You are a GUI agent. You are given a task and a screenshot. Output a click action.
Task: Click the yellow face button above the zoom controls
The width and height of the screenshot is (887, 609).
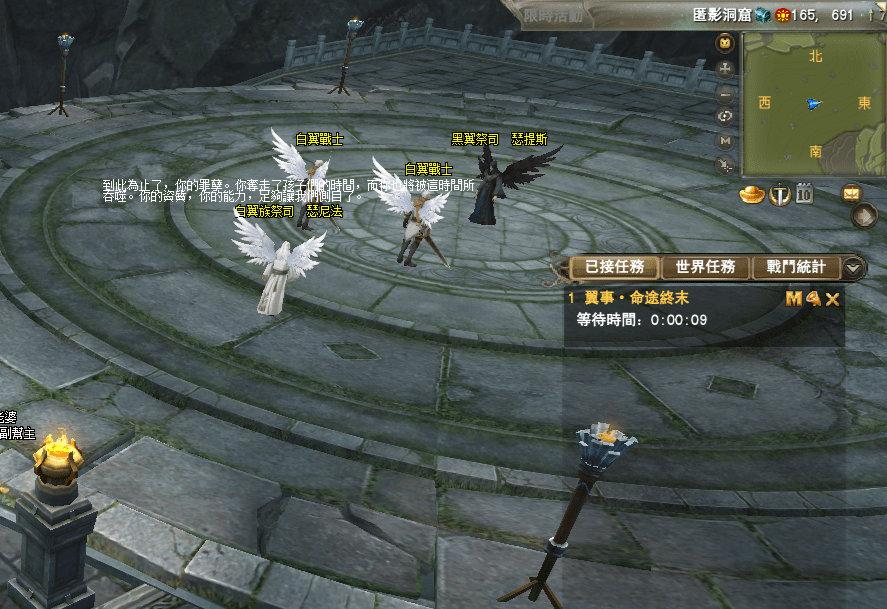pos(726,43)
